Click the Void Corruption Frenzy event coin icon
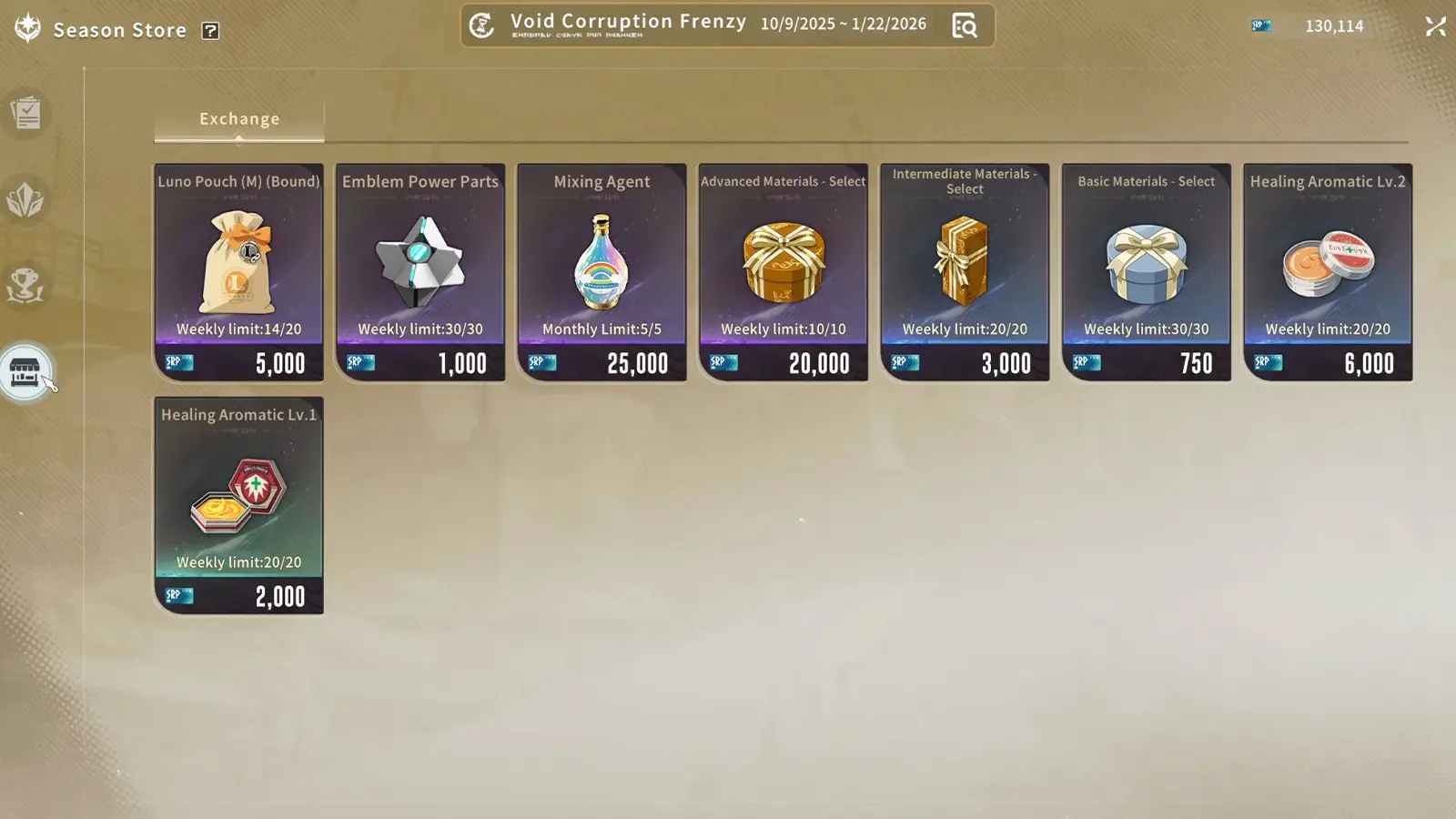The height and width of the screenshot is (819, 1456). pyautogui.click(x=481, y=25)
